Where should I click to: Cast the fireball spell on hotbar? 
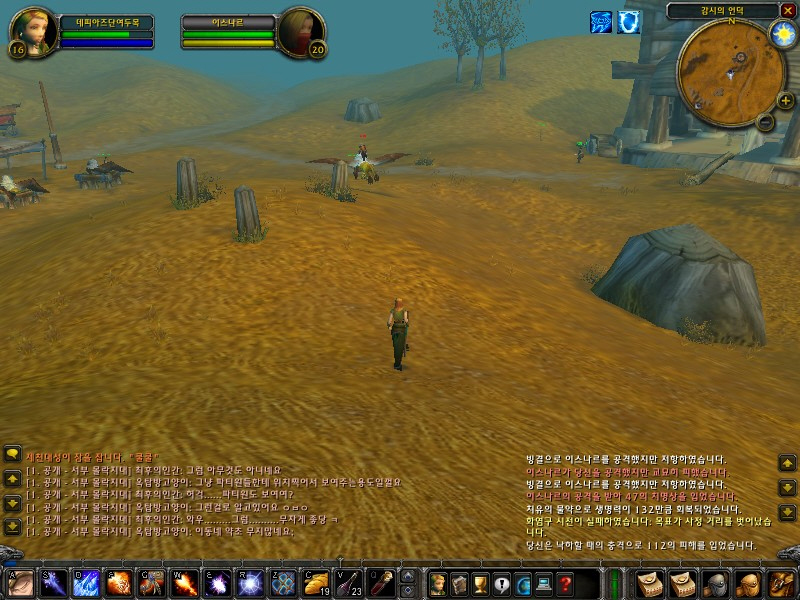pyautogui.click(x=118, y=583)
